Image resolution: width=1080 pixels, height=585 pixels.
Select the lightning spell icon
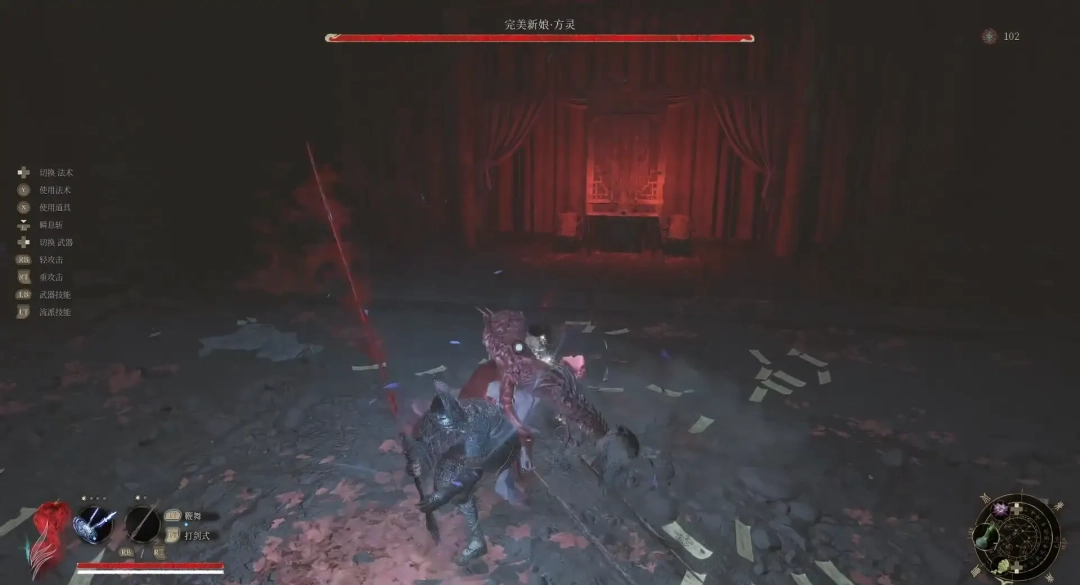(94, 524)
